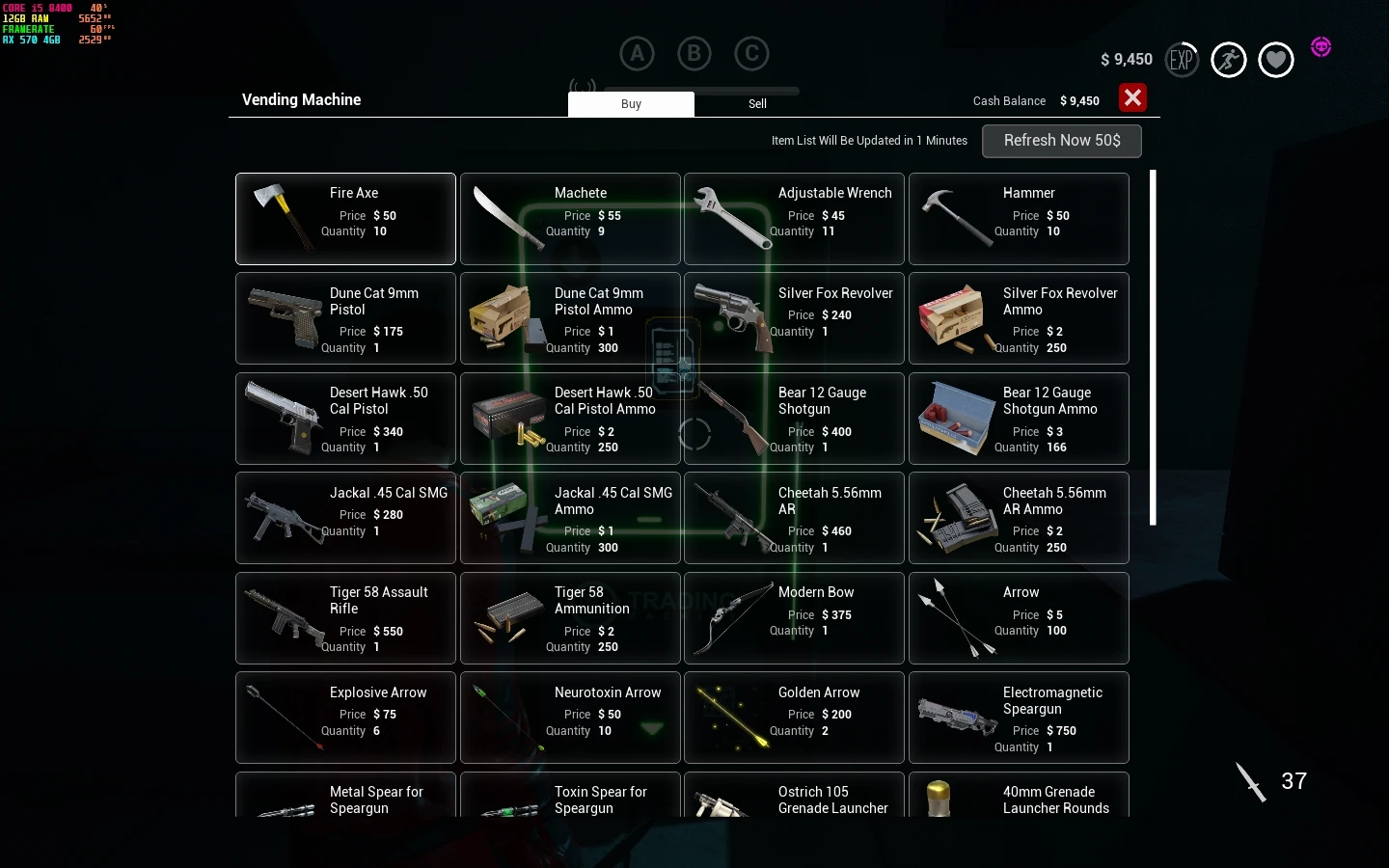Screen dimensions: 1389x868
Task: Close the Vending Machine window
Action: (1132, 98)
